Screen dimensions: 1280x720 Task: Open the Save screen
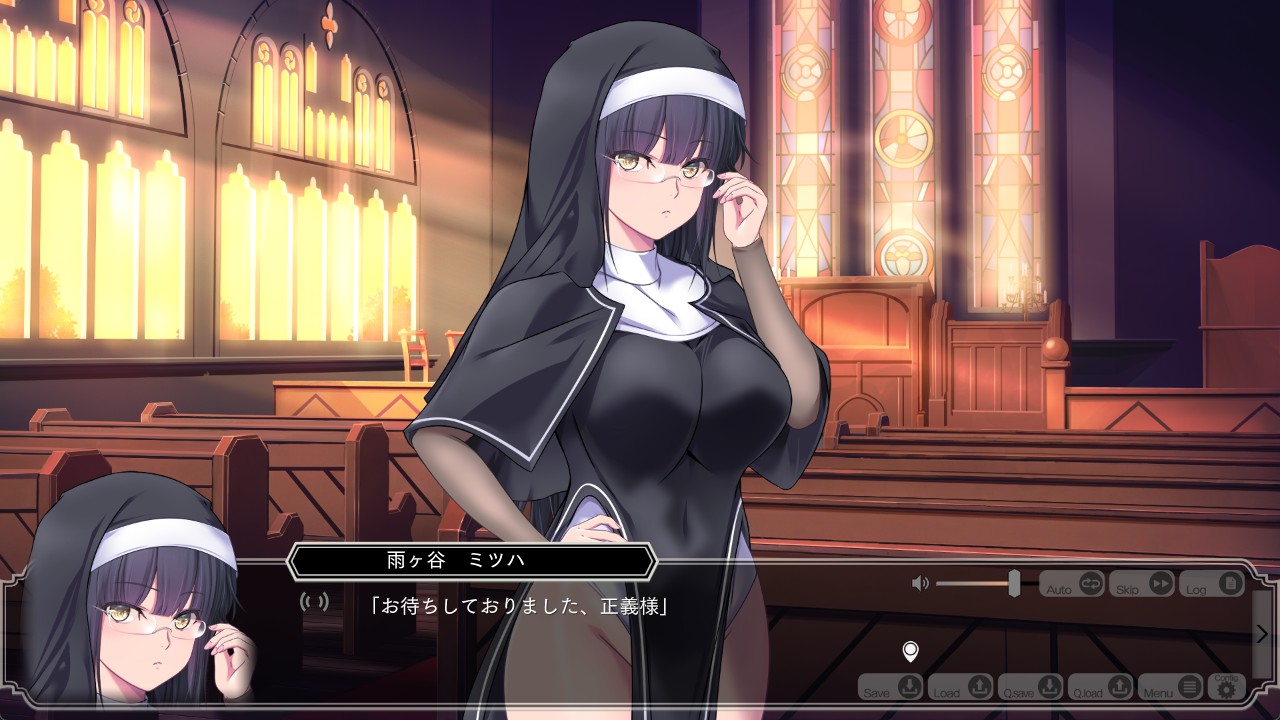coord(892,687)
